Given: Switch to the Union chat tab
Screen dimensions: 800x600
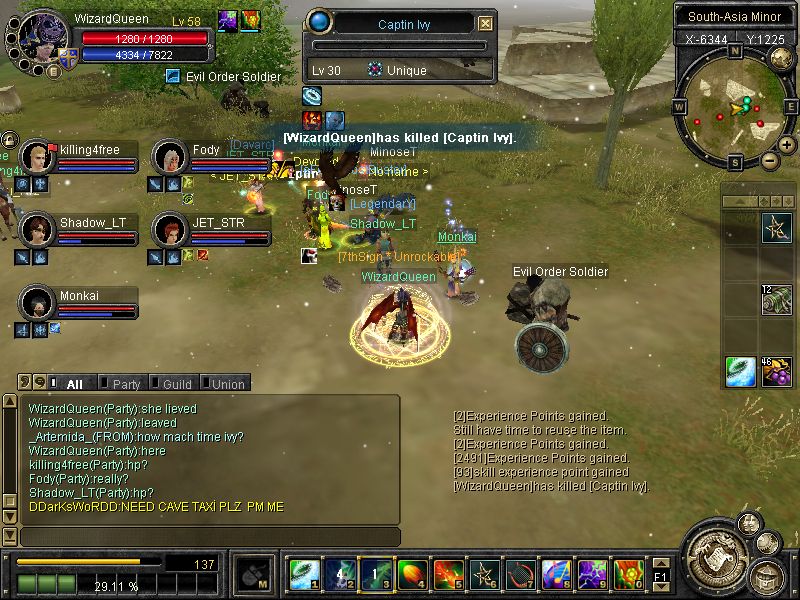Looking at the screenshot, I should click(x=227, y=384).
